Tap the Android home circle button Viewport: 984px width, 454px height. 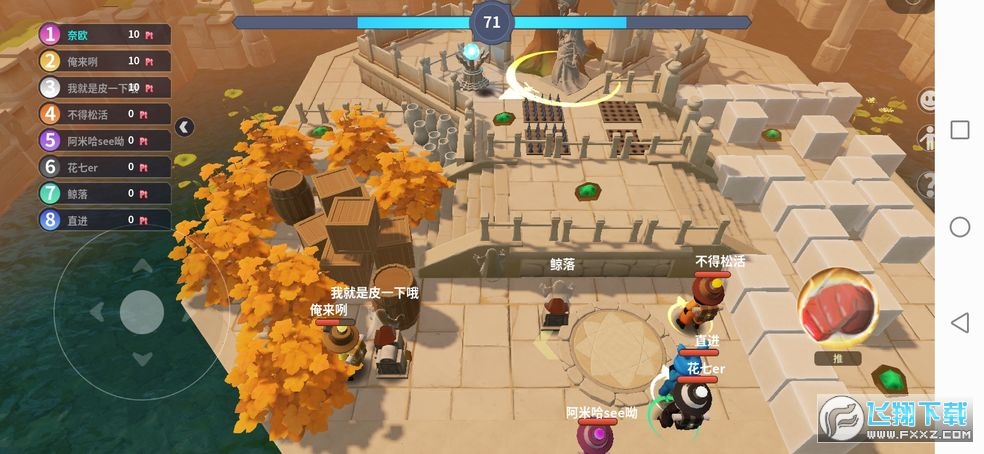click(x=959, y=227)
